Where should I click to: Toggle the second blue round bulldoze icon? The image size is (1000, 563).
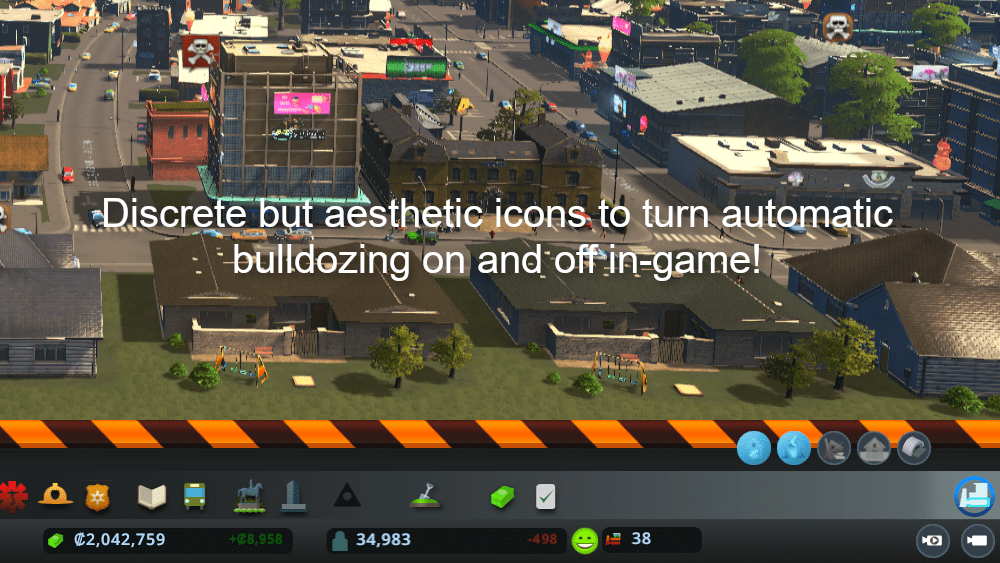coord(794,448)
